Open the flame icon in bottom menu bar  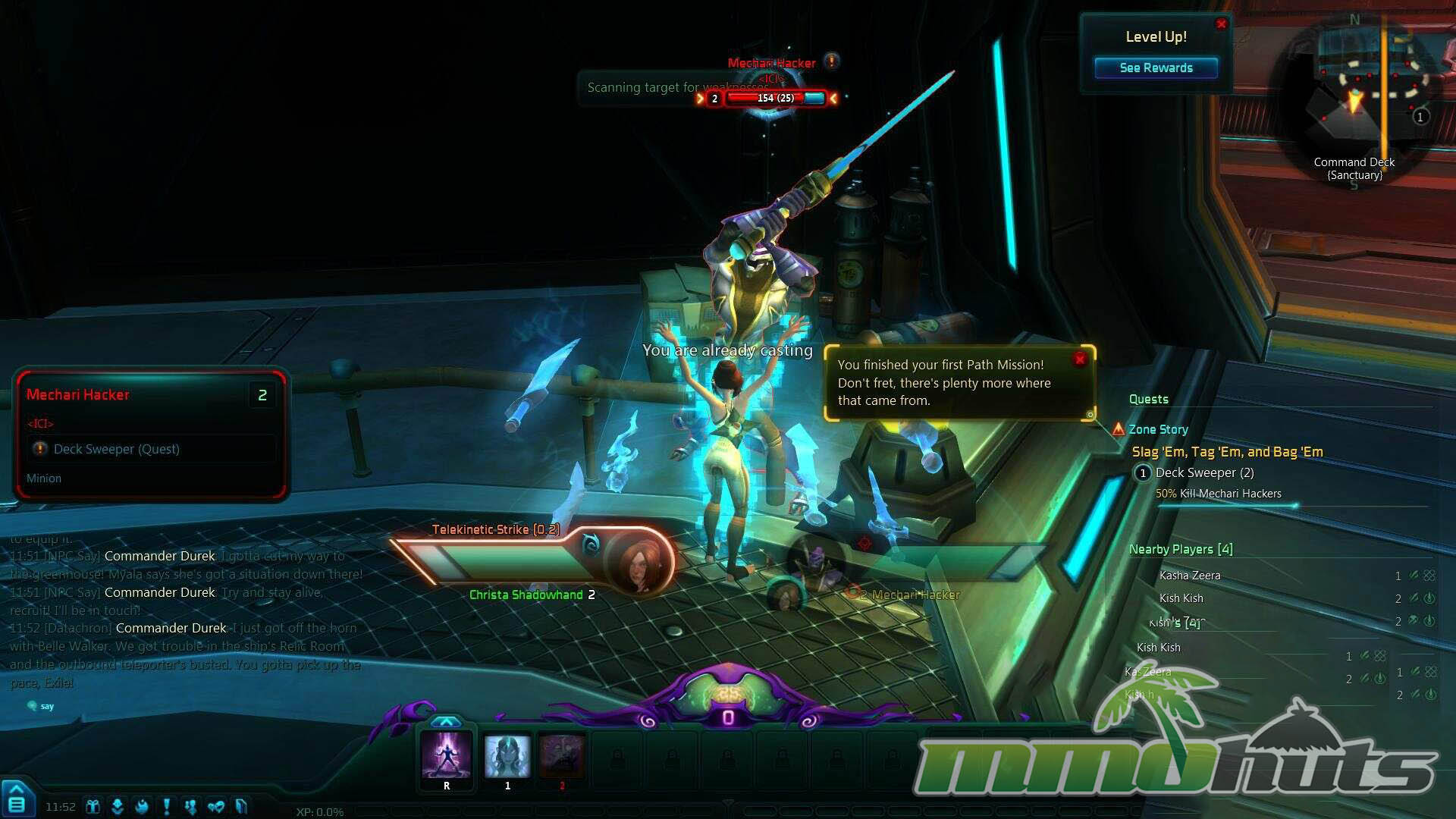(142, 807)
